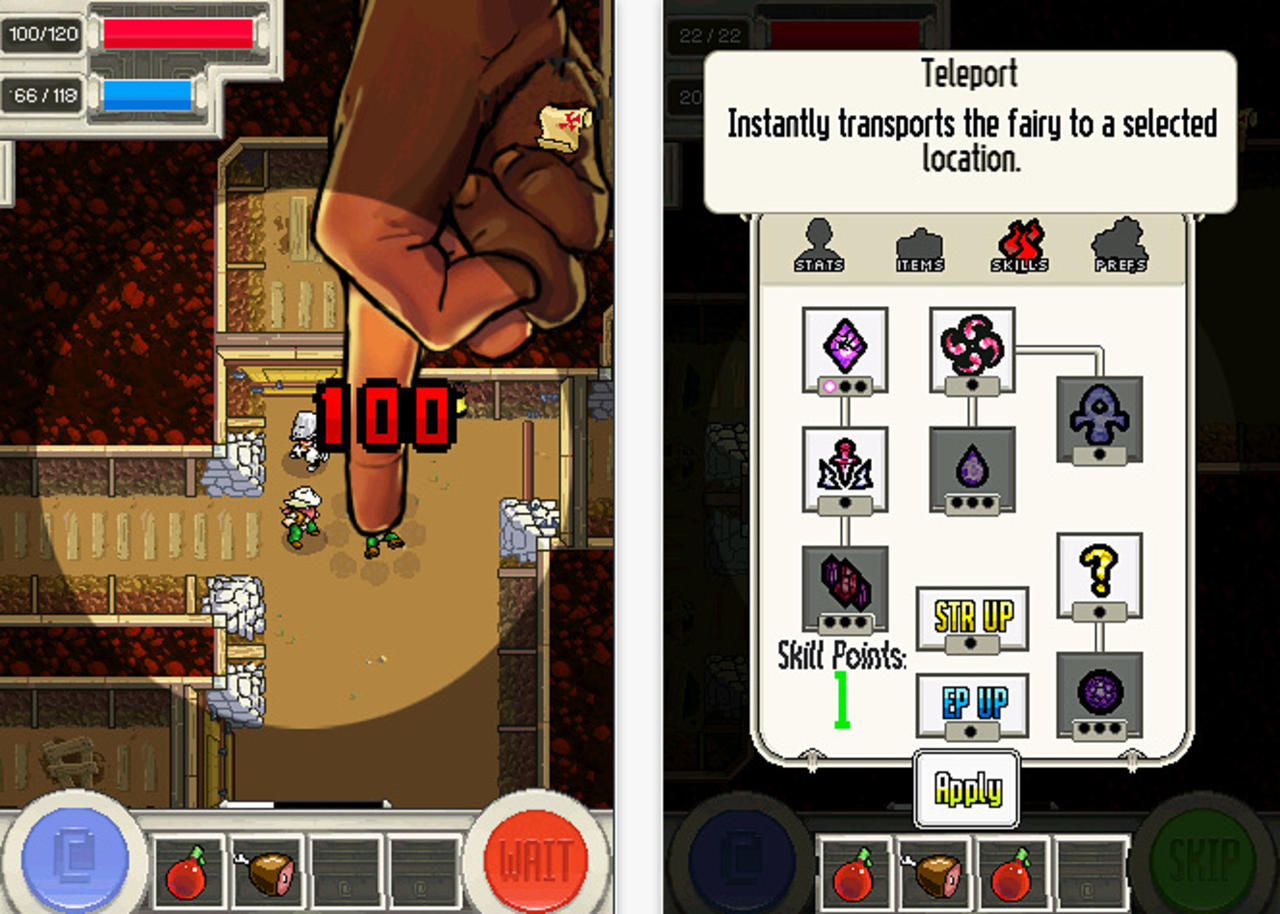Screen dimensions: 1280x914
Task: Click the Apply button
Action: pos(966,787)
